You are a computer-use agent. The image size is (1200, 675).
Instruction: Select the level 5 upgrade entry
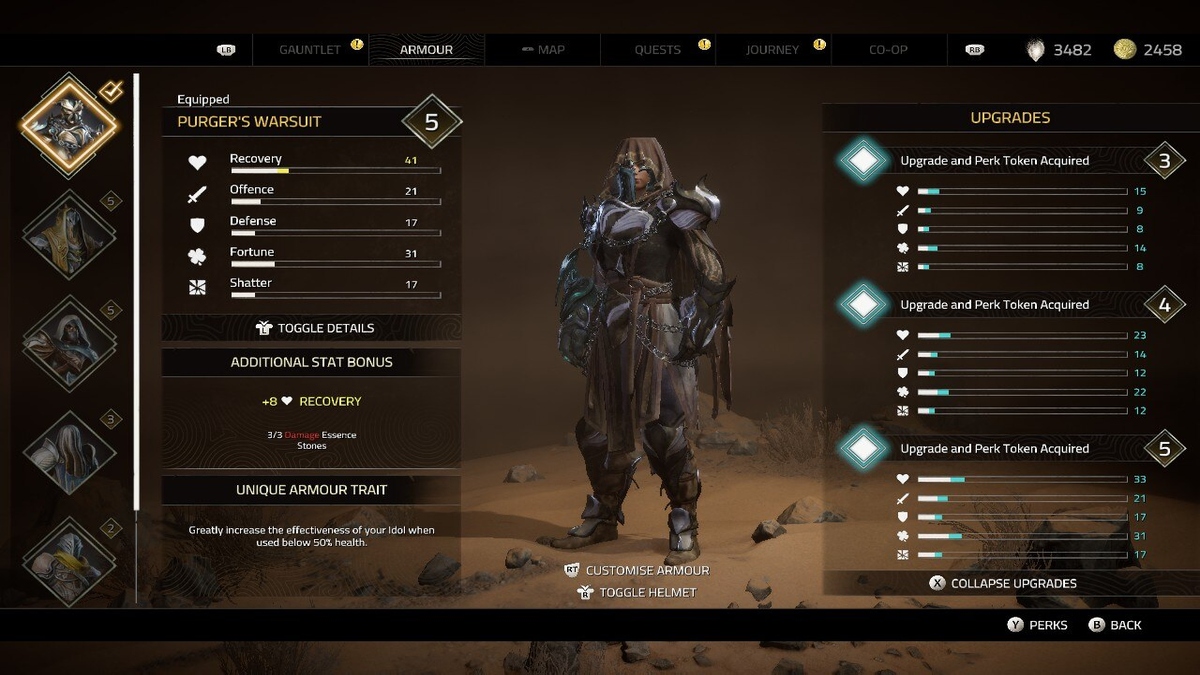994,448
